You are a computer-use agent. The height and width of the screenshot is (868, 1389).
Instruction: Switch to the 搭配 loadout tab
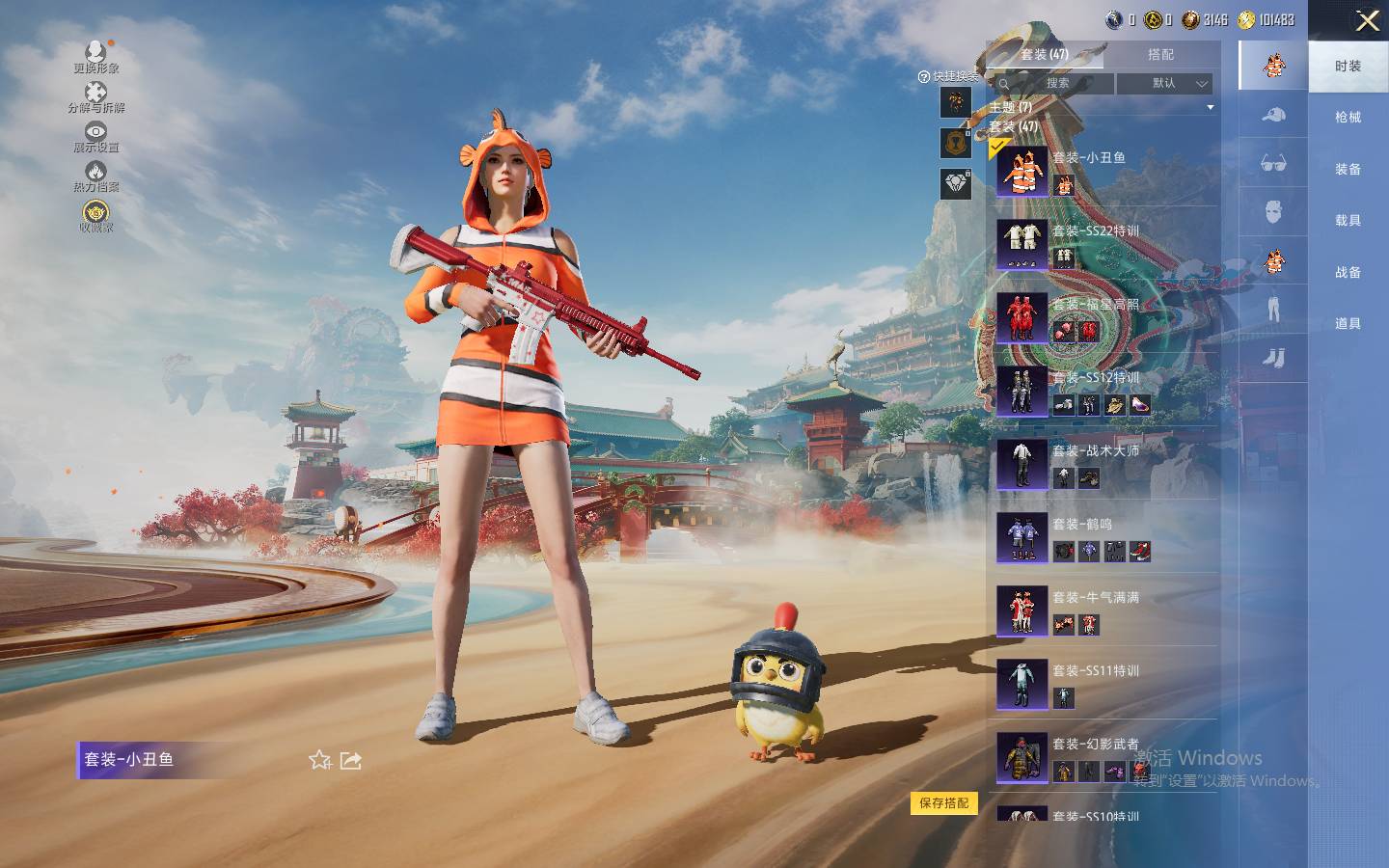click(1160, 55)
